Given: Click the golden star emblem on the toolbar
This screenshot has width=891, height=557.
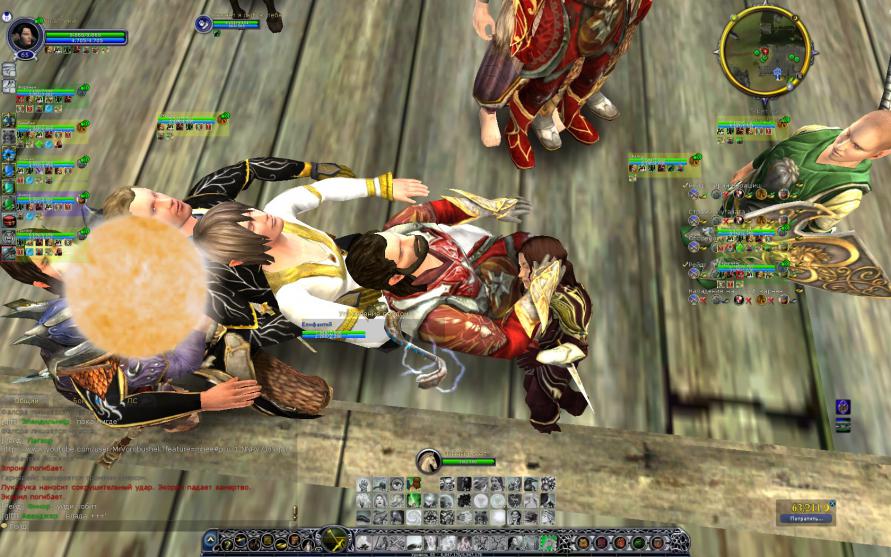Looking at the screenshot, I should click(x=334, y=540).
